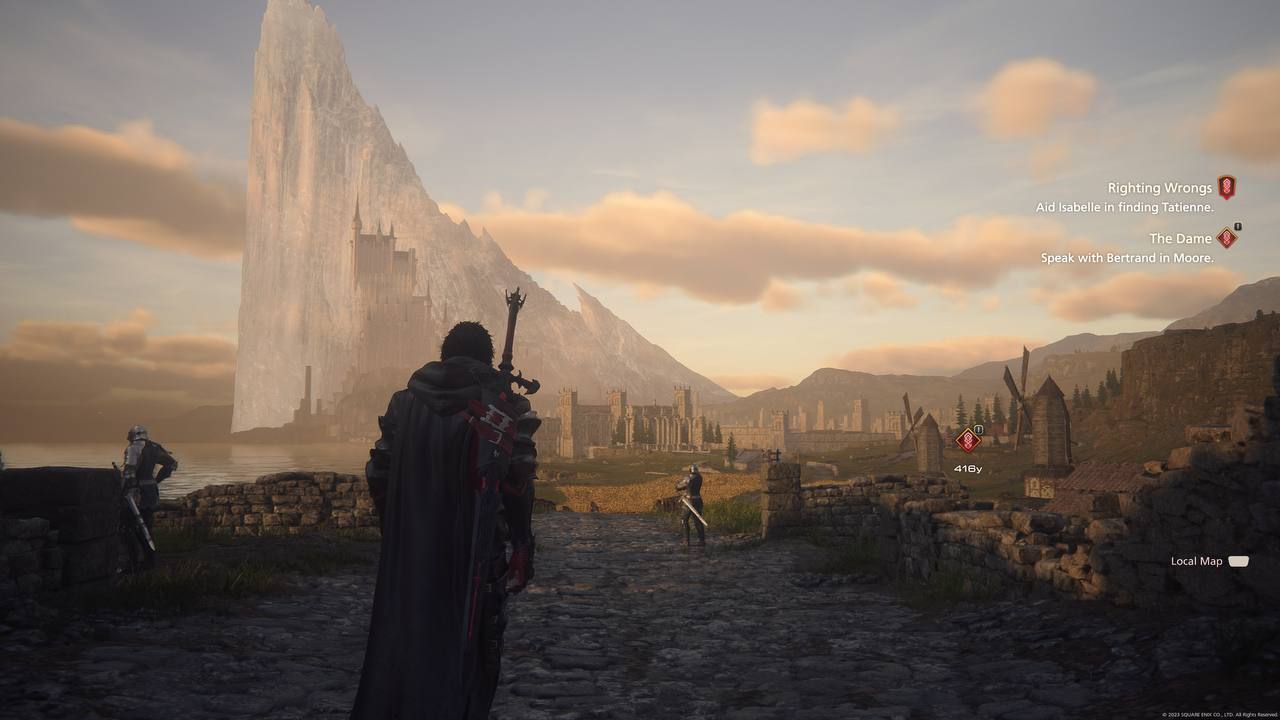The width and height of the screenshot is (1280, 720).
Task: Click the Righting Wrongs red shield icon
Action: coord(1226,187)
